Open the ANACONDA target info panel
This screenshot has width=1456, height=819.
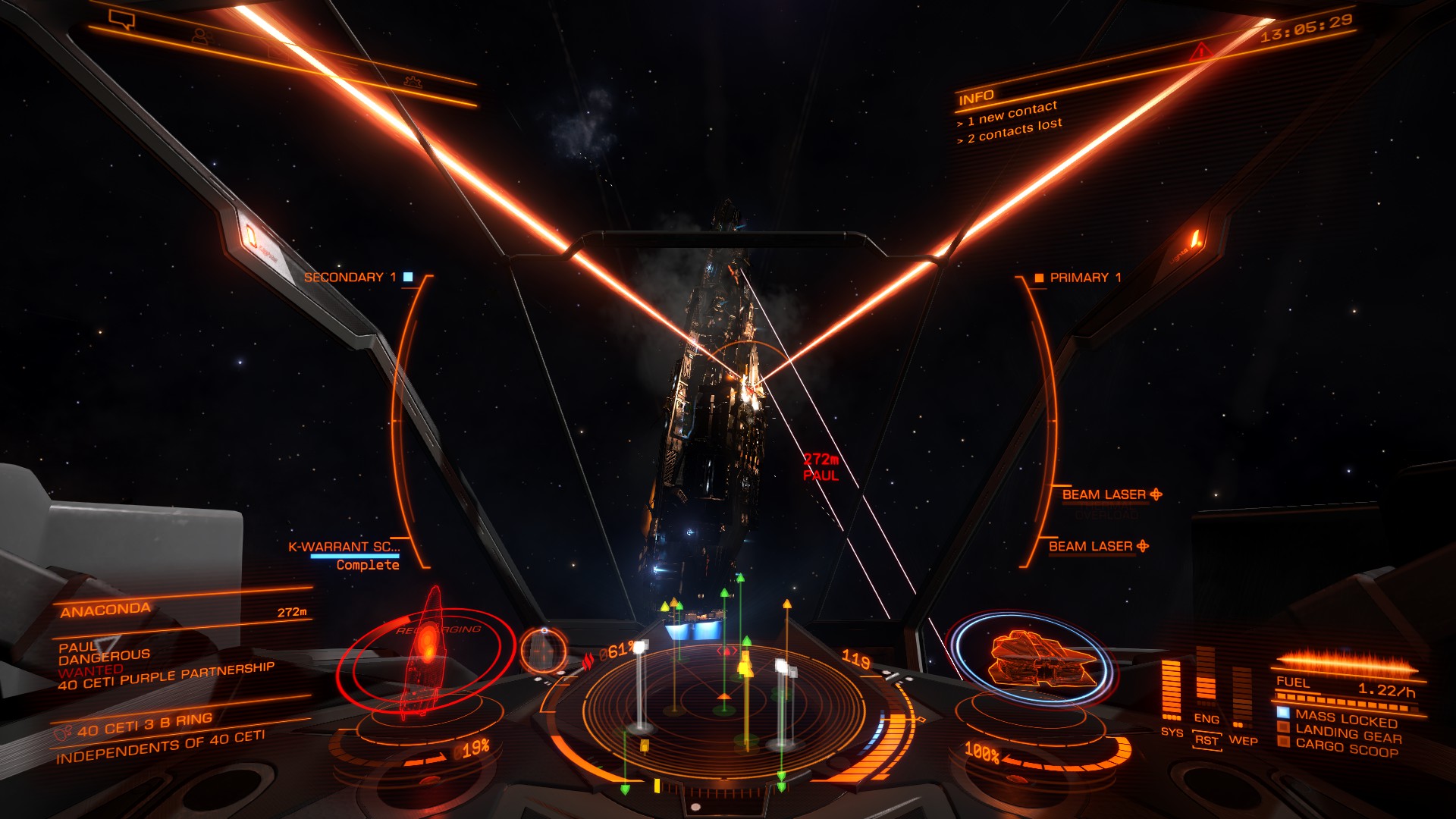click(106, 610)
